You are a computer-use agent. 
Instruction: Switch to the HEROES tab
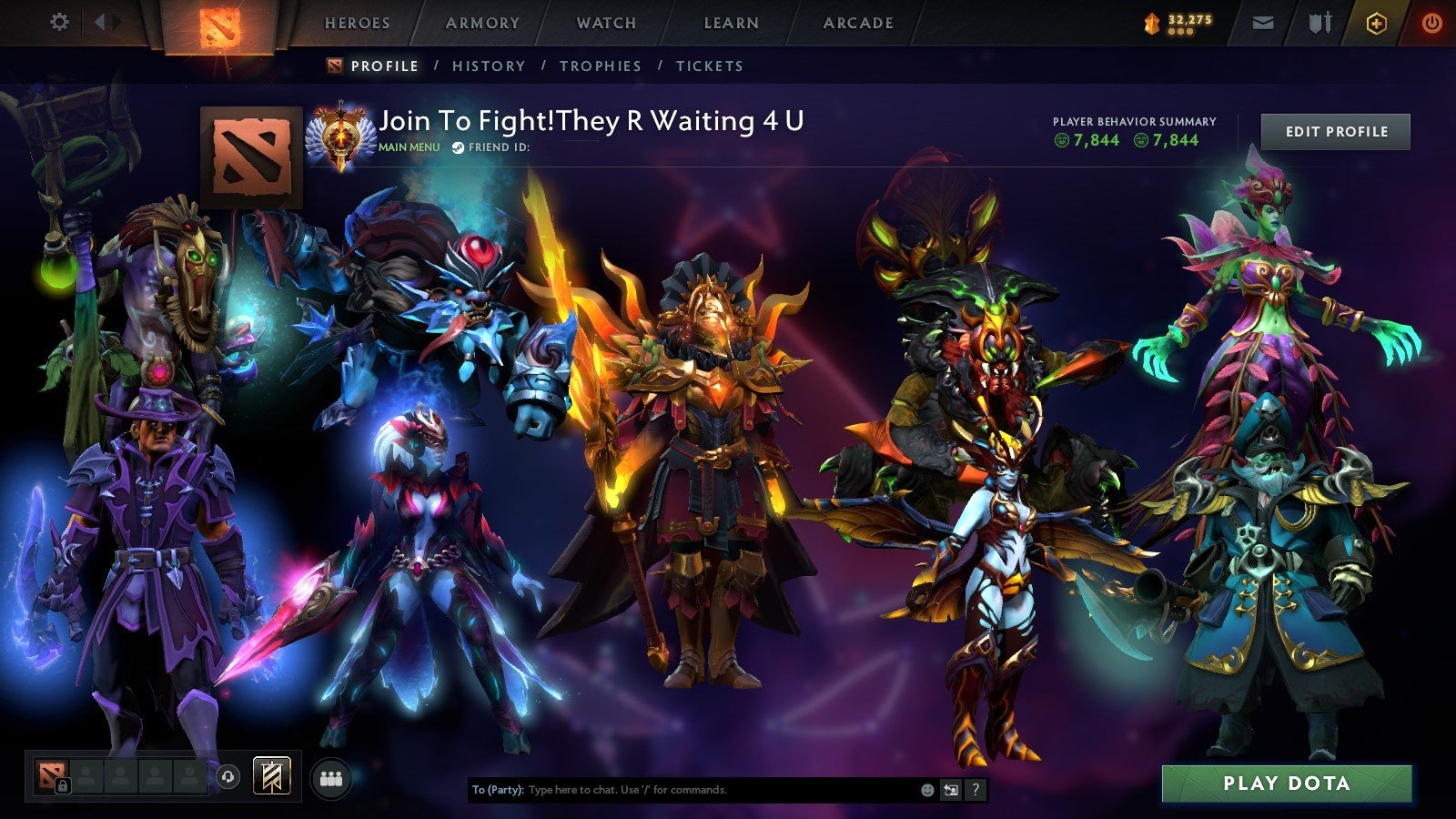358,24
